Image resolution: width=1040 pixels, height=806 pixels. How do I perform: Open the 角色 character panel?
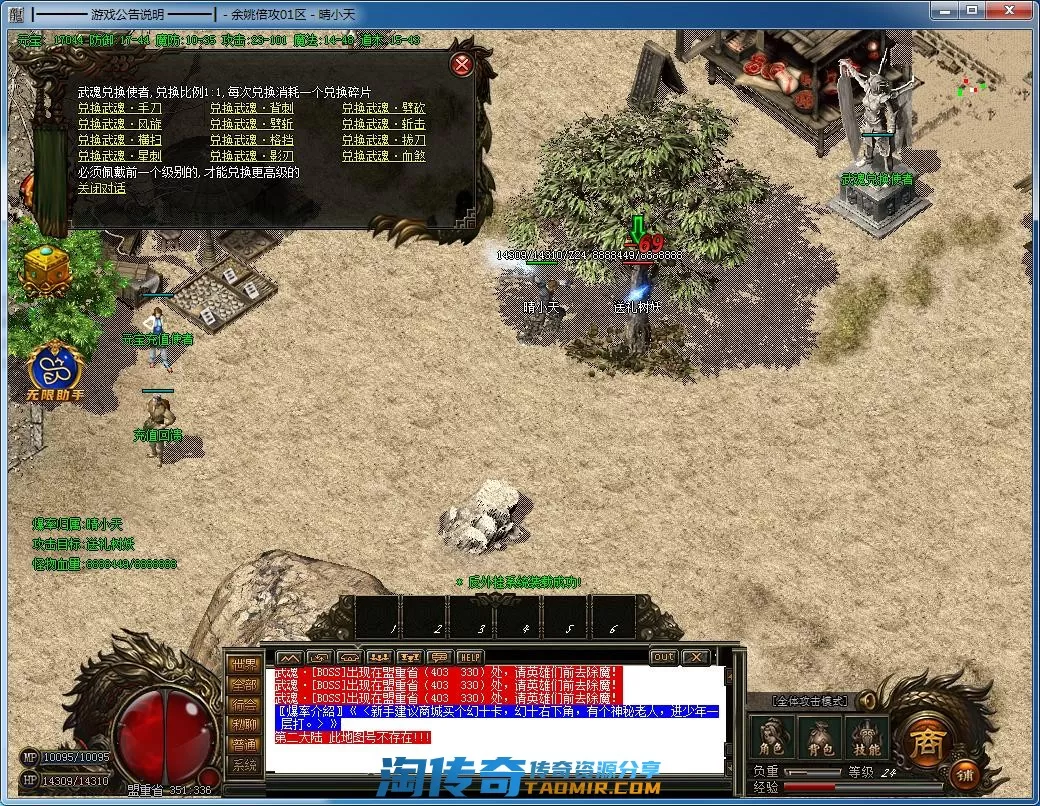(x=771, y=738)
